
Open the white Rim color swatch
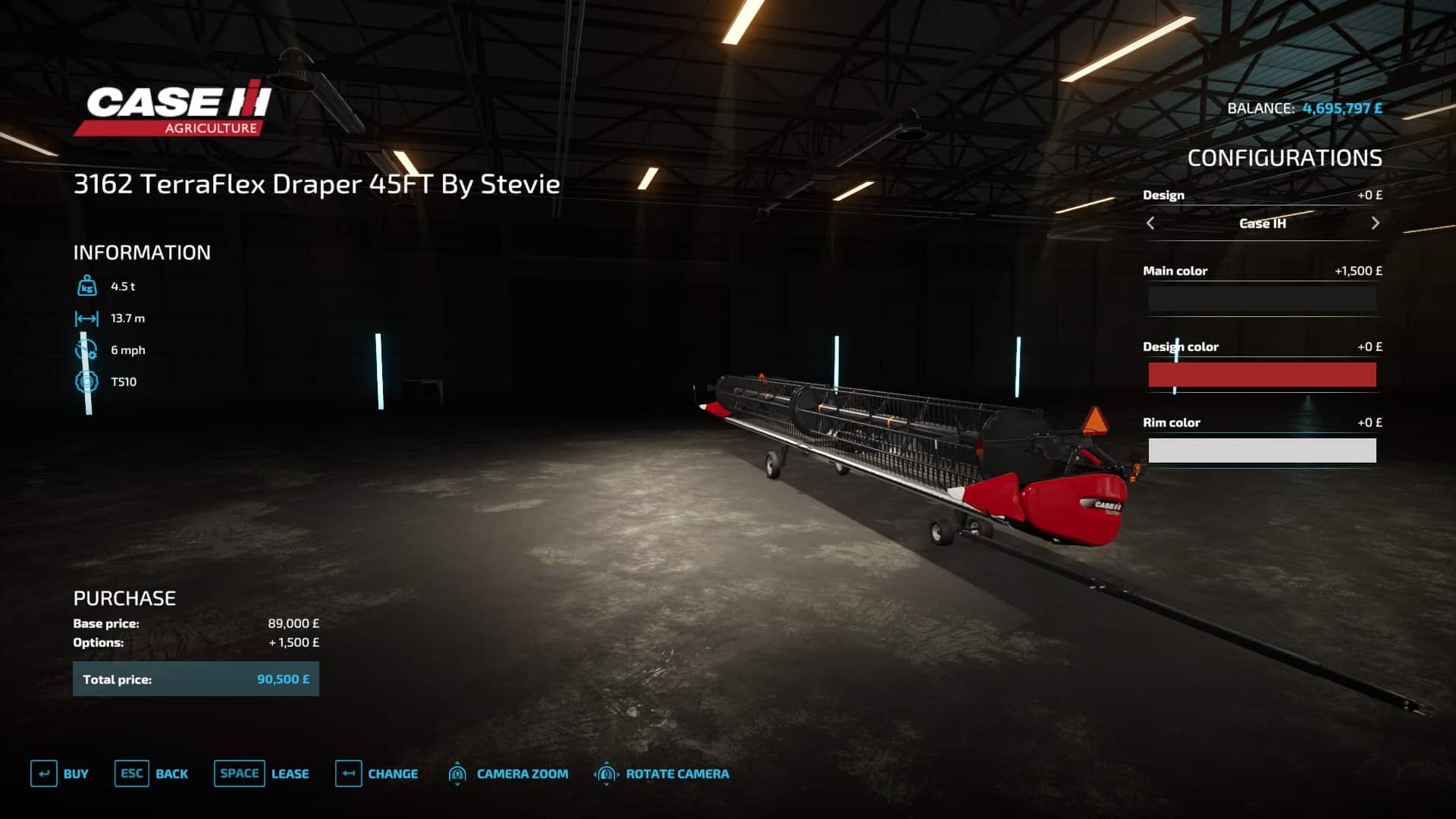[1262, 450]
